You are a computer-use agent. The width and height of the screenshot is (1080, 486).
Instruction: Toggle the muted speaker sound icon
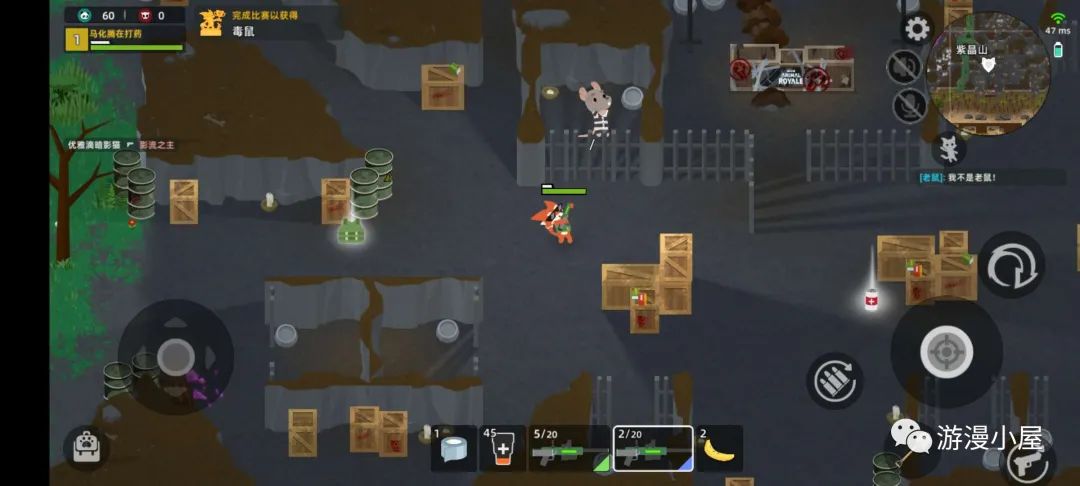click(904, 66)
